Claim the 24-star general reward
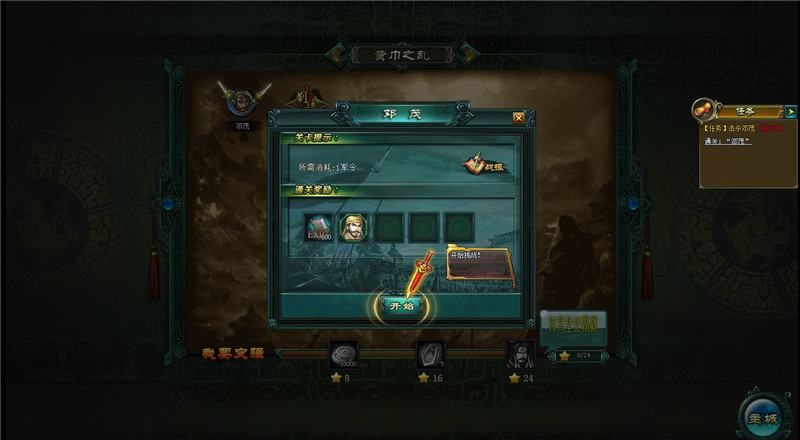800x440 pixels. coord(519,354)
